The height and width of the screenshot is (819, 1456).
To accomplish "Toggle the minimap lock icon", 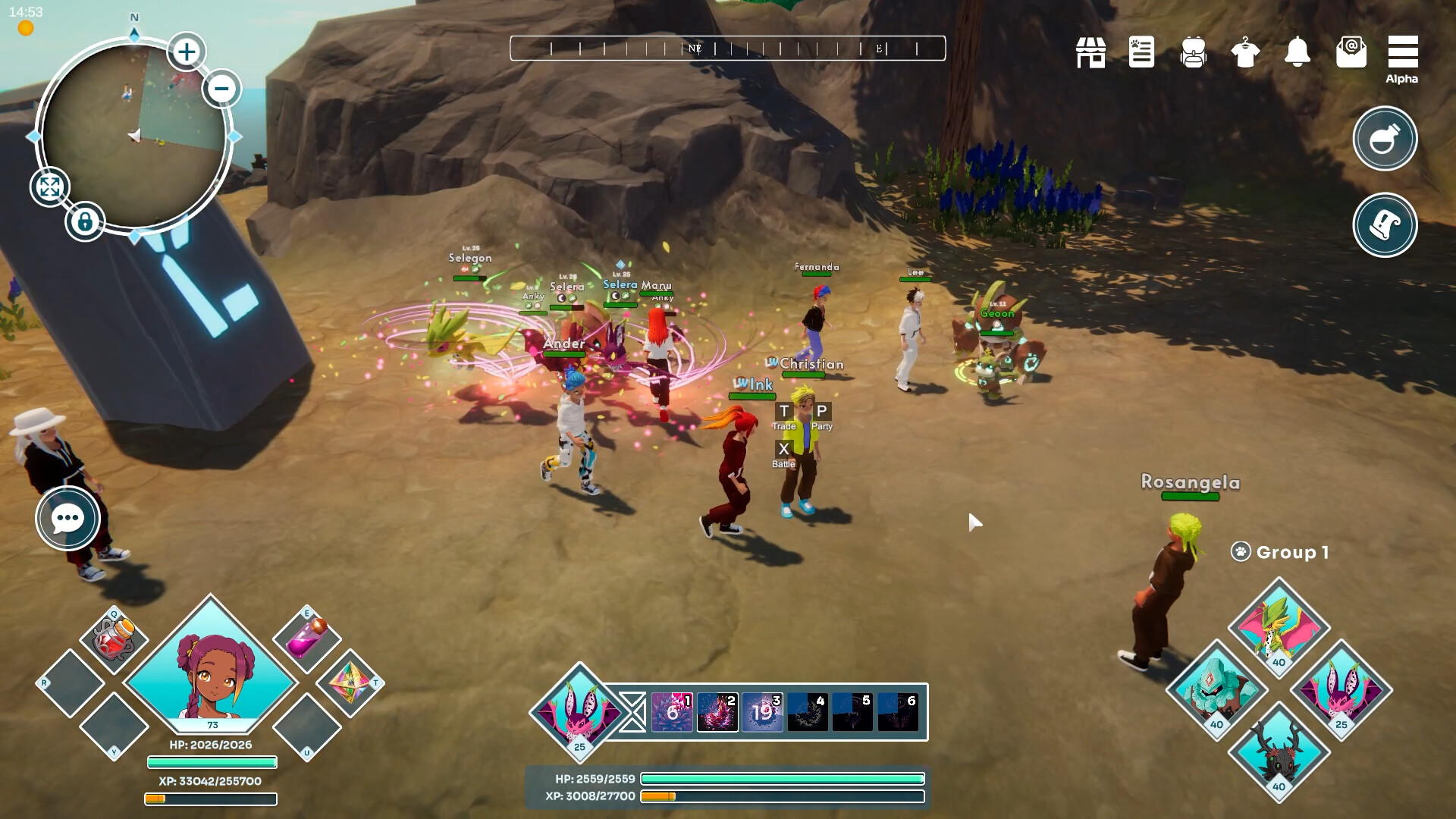I will click(x=84, y=222).
